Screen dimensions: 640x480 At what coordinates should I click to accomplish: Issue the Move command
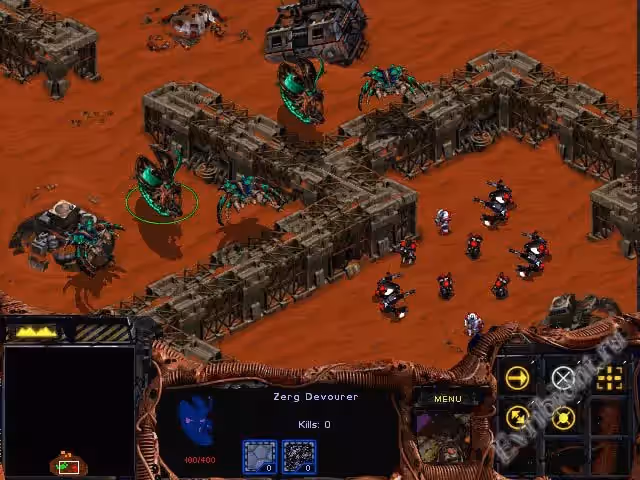click(x=517, y=377)
